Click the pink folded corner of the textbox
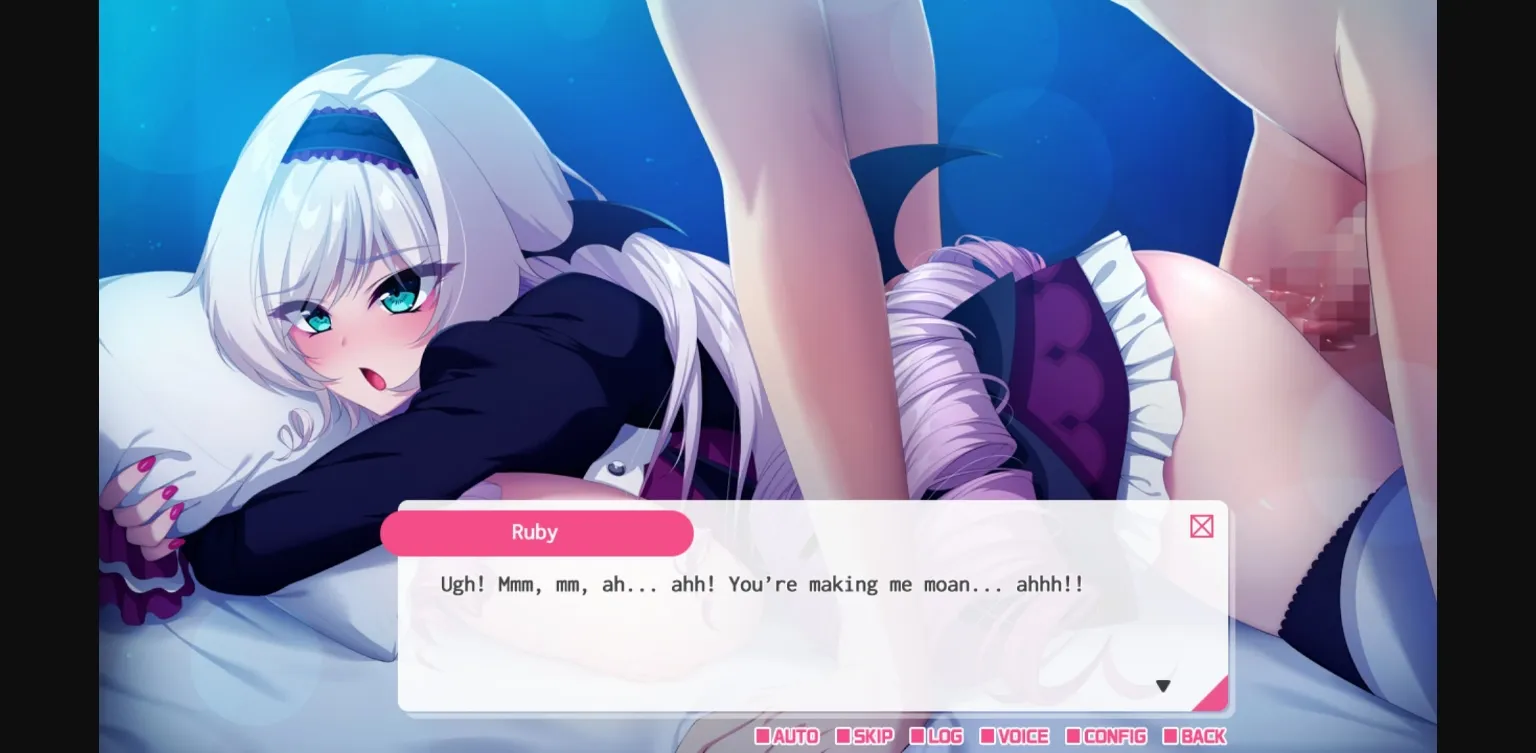The height and width of the screenshot is (753, 1536). click(1215, 697)
